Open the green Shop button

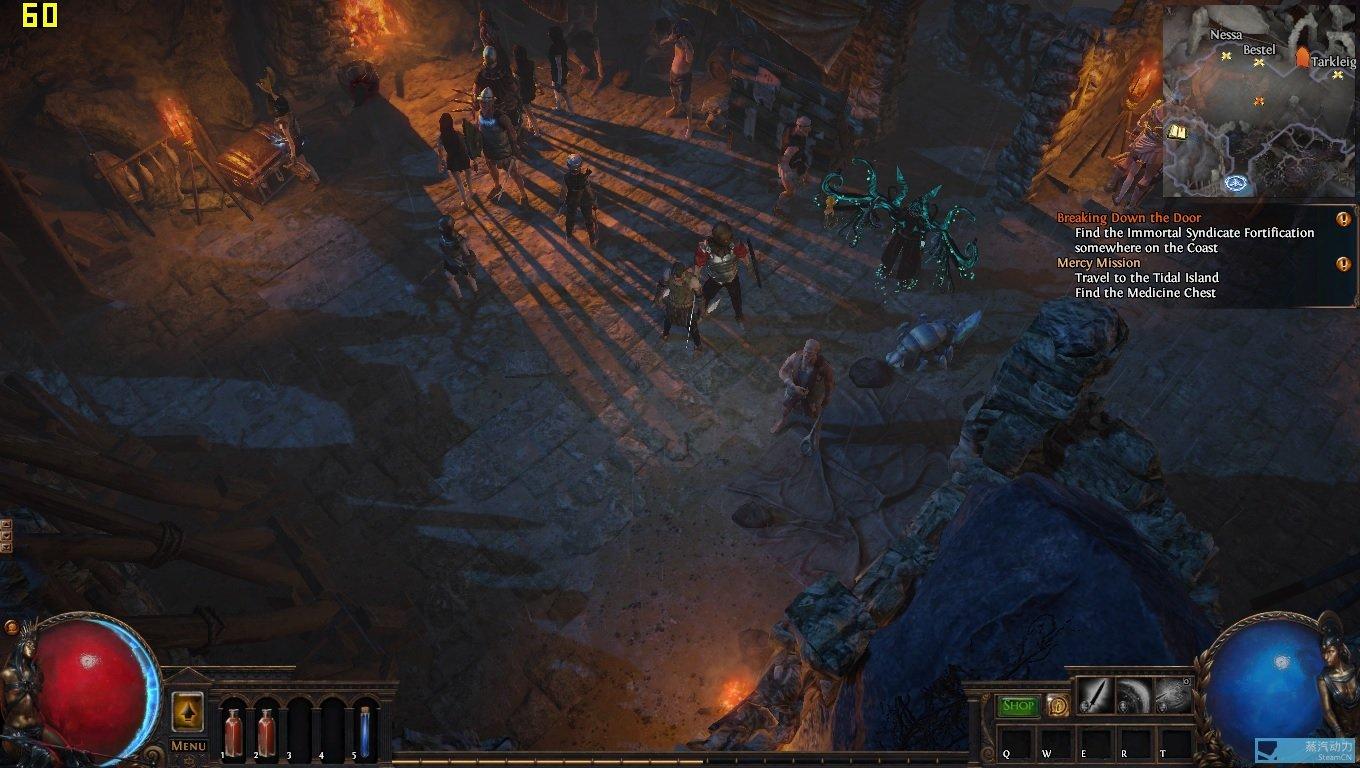point(1018,706)
